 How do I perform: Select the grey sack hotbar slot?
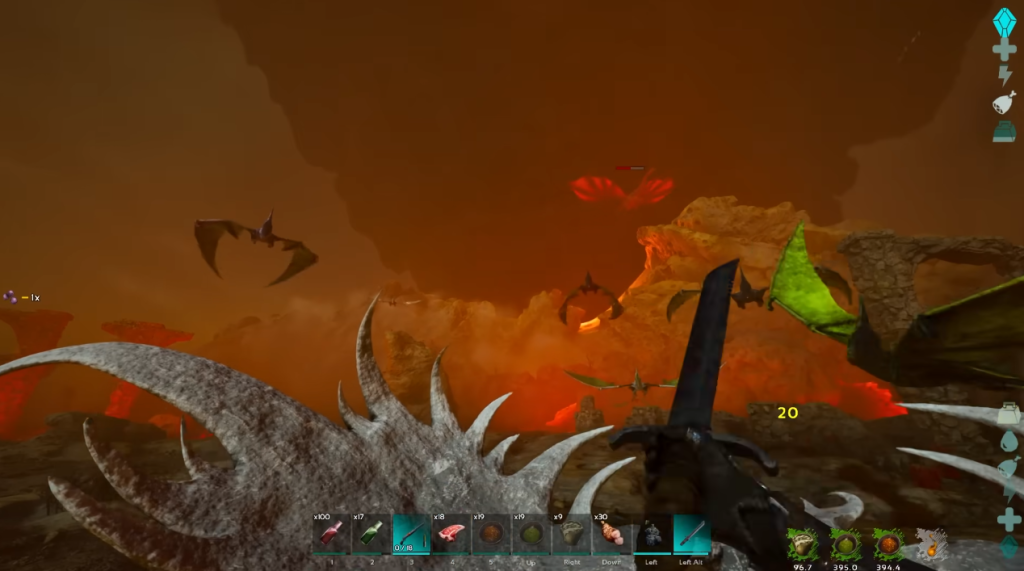[571, 533]
